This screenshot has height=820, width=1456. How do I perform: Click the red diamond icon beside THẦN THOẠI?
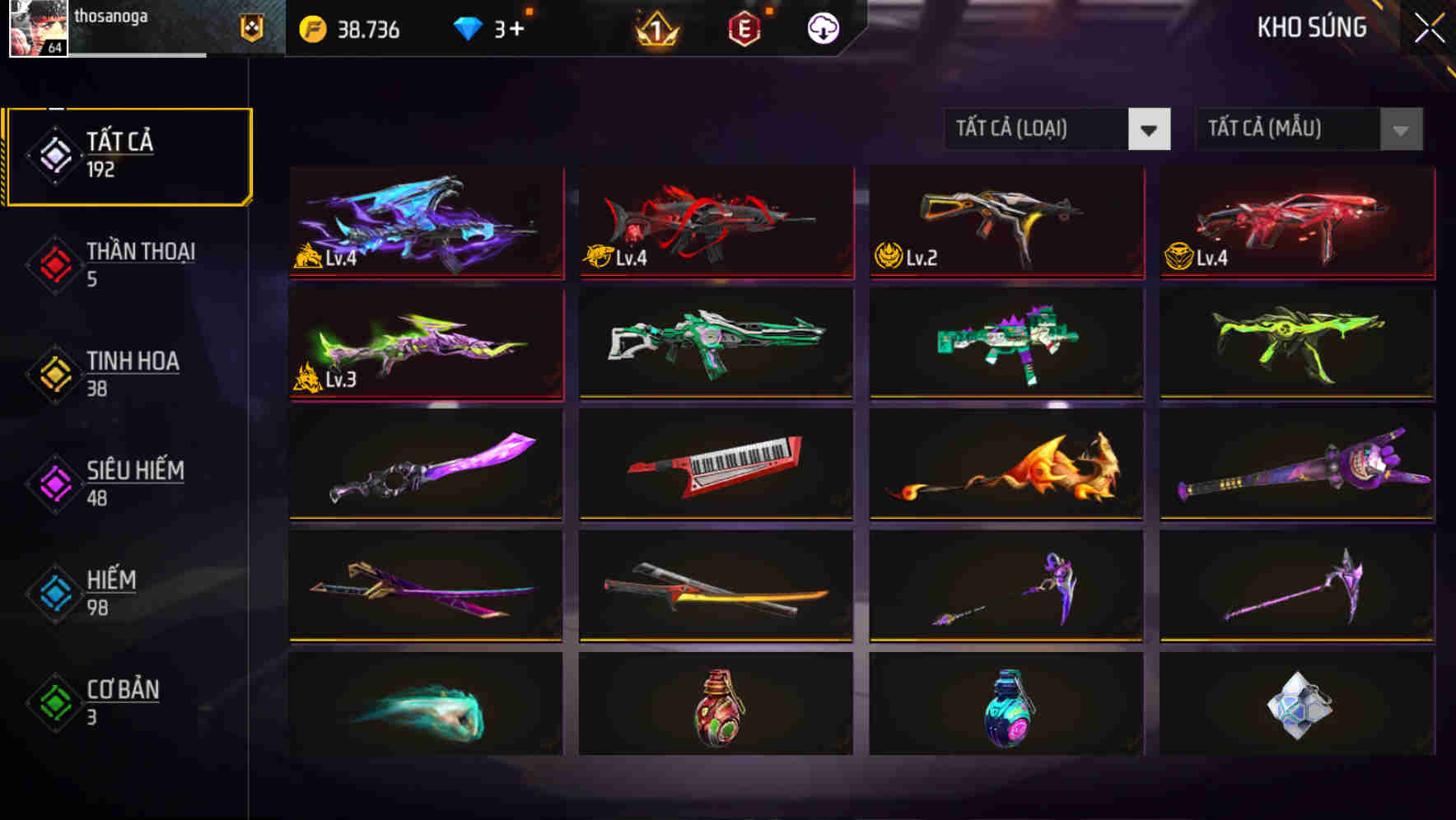51,263
